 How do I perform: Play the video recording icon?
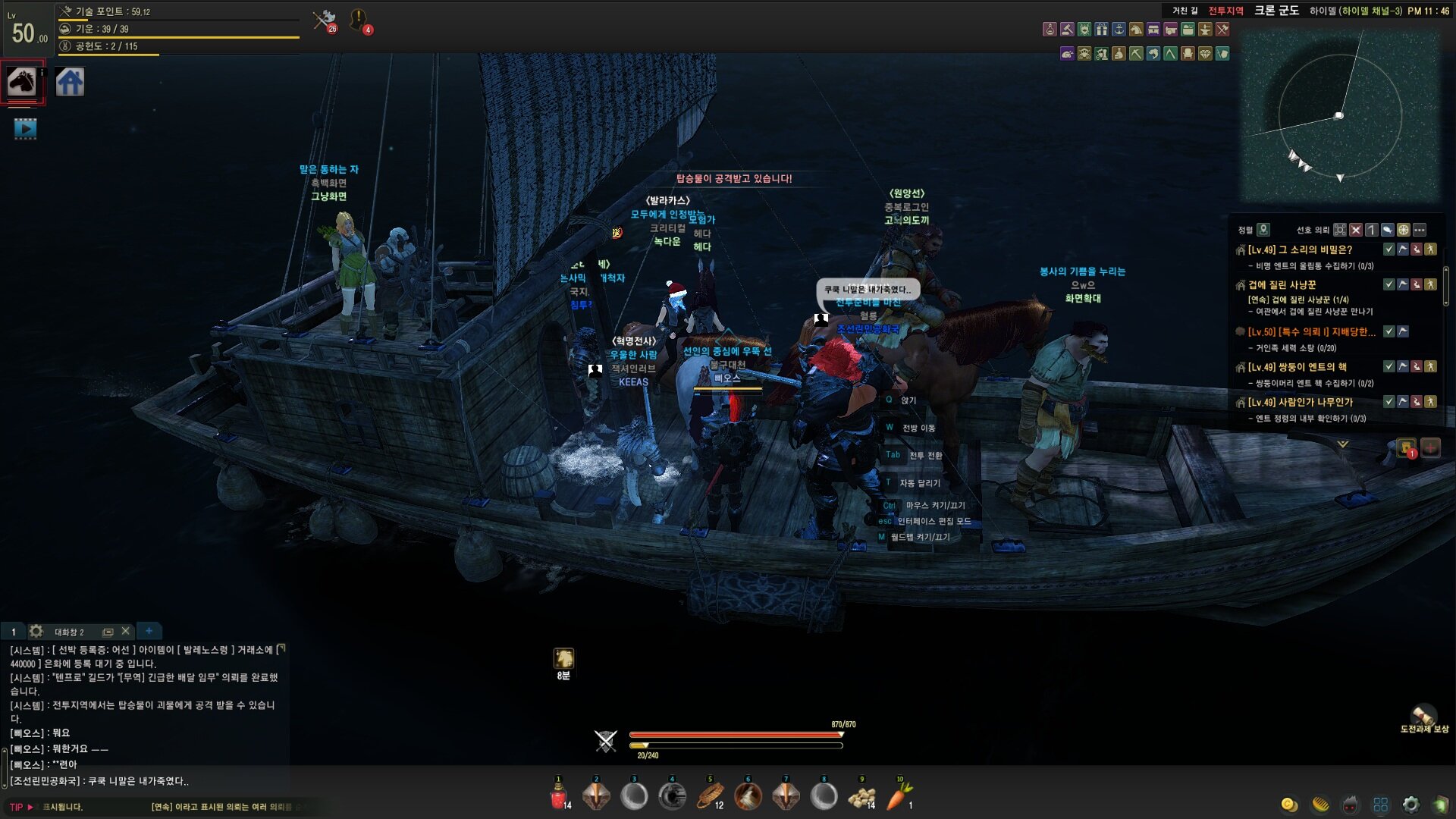[x=25, y=129]
